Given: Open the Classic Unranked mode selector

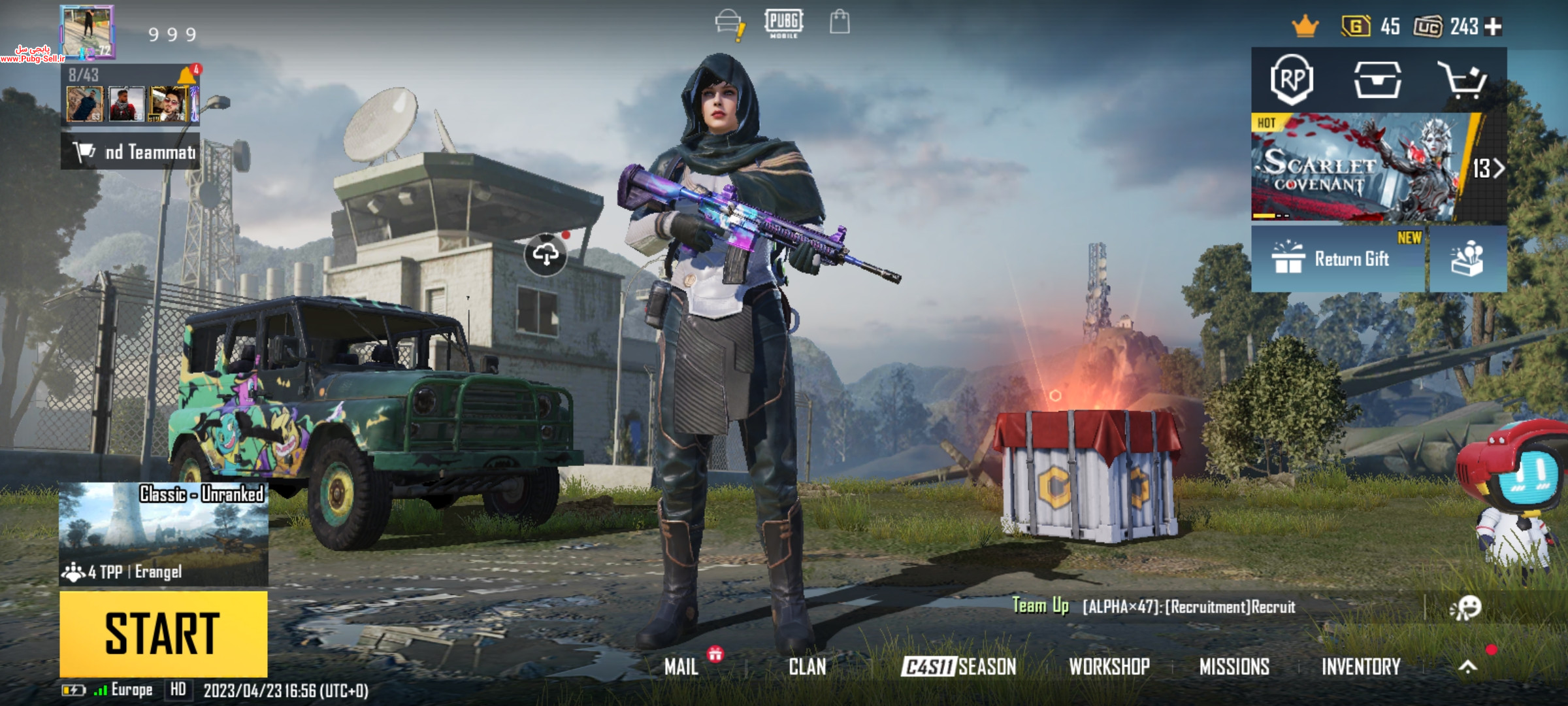Looking at the screenshot, I should pyautogui.click(x=163, y=533).
